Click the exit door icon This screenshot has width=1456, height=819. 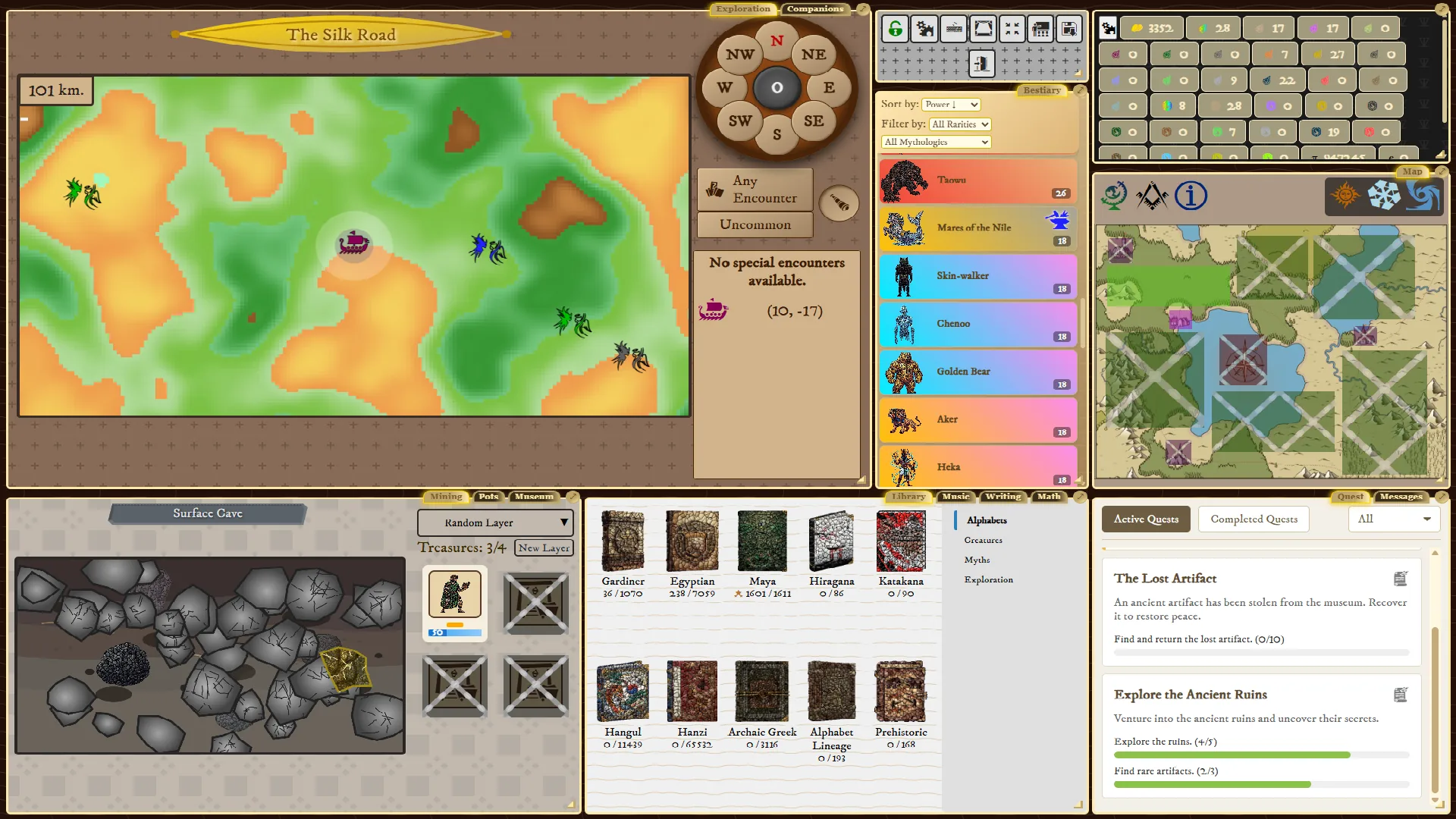[983, 65]
